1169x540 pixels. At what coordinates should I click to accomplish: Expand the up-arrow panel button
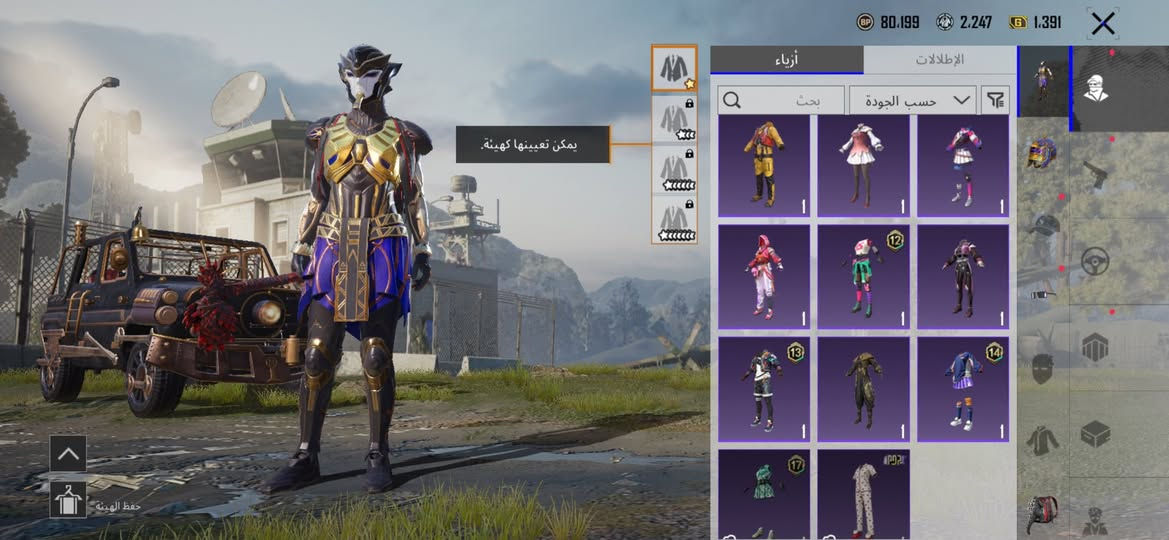pos(68,453)
